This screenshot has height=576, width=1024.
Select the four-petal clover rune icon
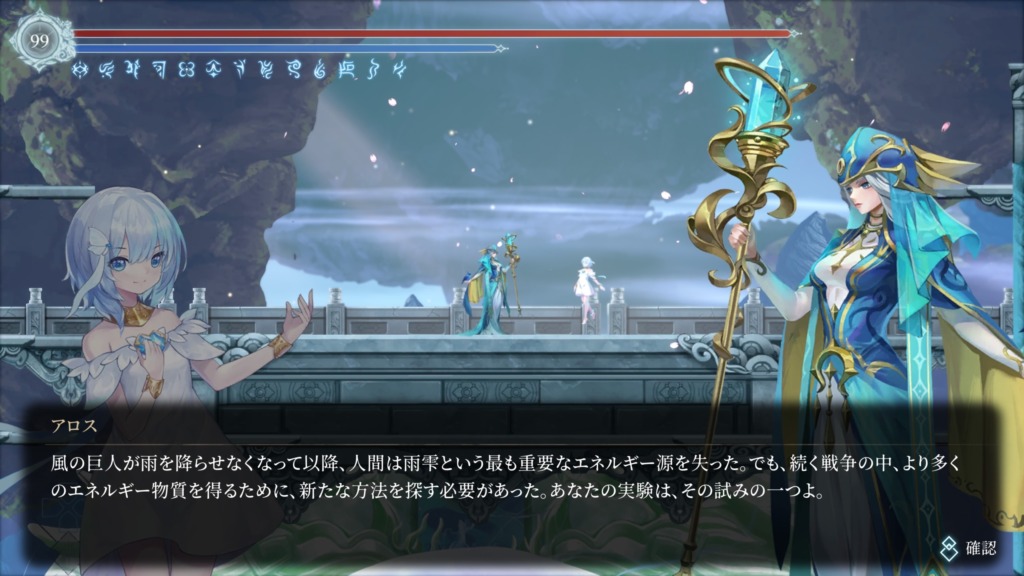click(185, 69)
